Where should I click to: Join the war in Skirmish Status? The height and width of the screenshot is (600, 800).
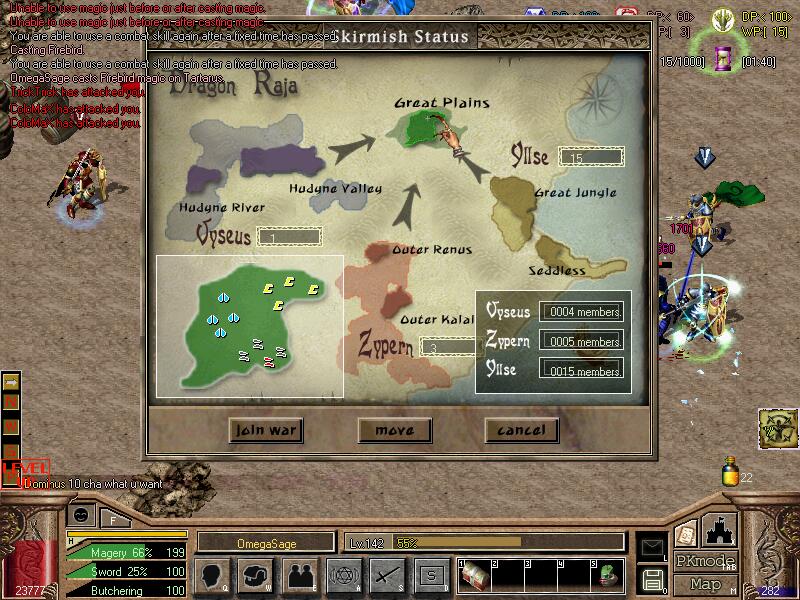[265, 430]
